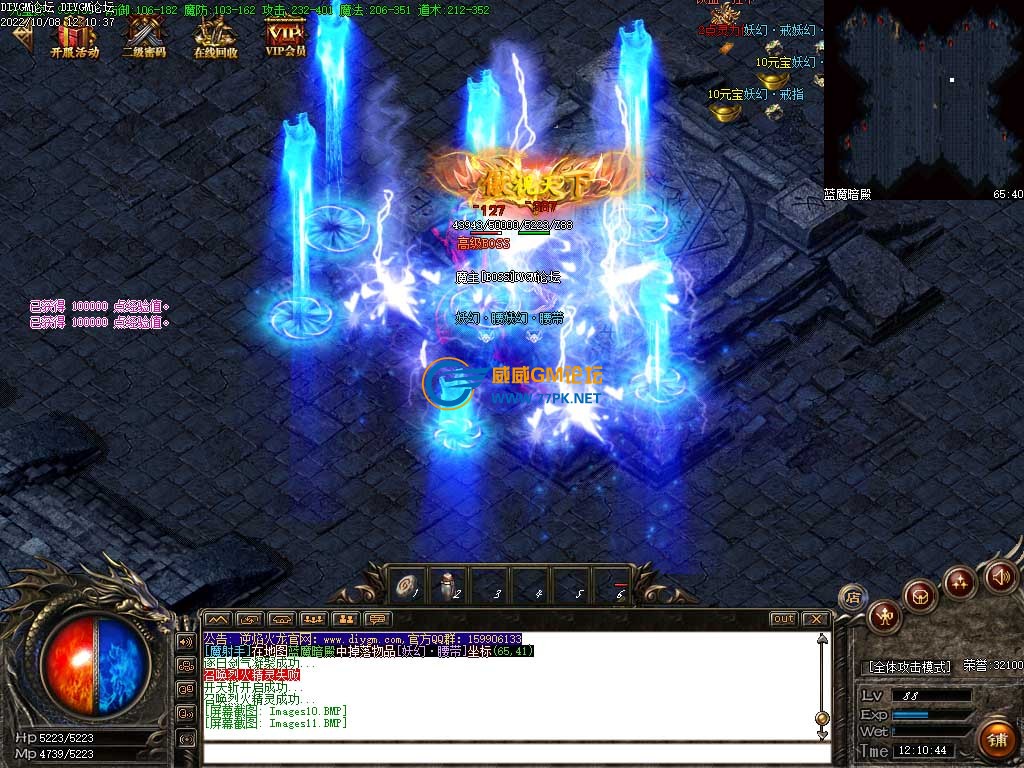Toggle the speaker sound button
The image size is (1024, 768).
[1001, 576]
